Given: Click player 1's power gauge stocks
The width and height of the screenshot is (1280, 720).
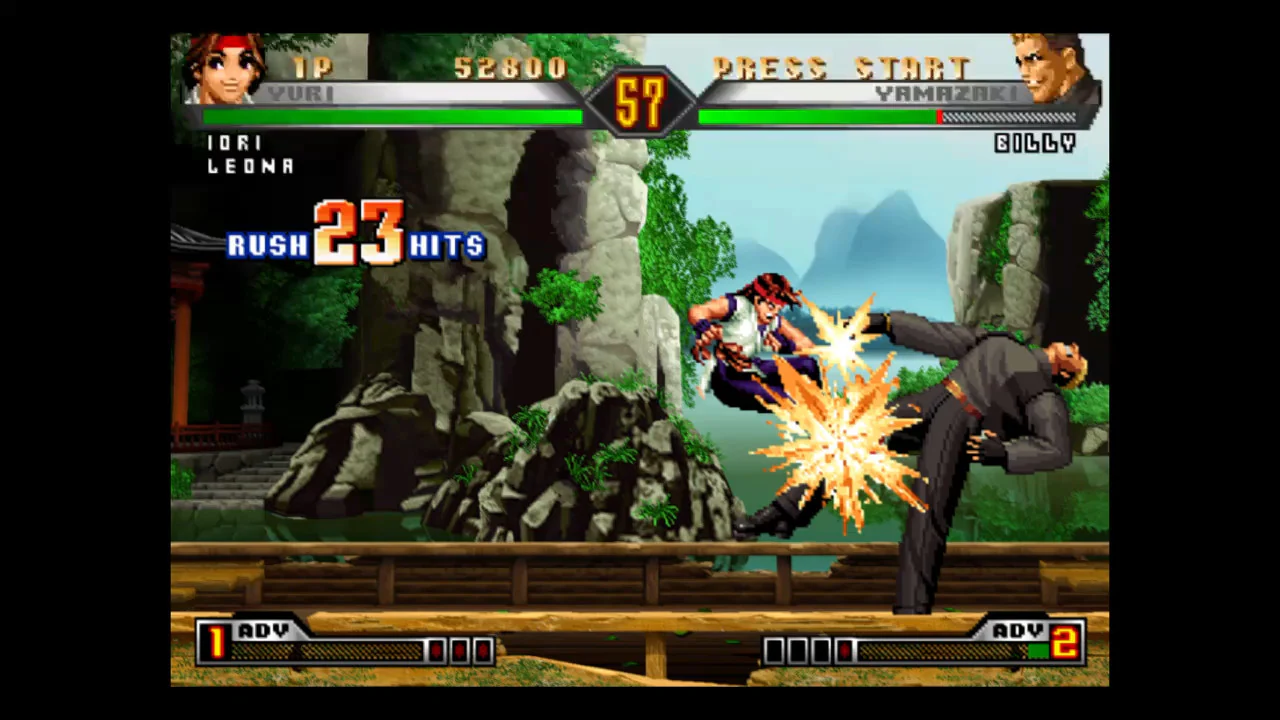Looking at the screenshot, I should 460,650.
